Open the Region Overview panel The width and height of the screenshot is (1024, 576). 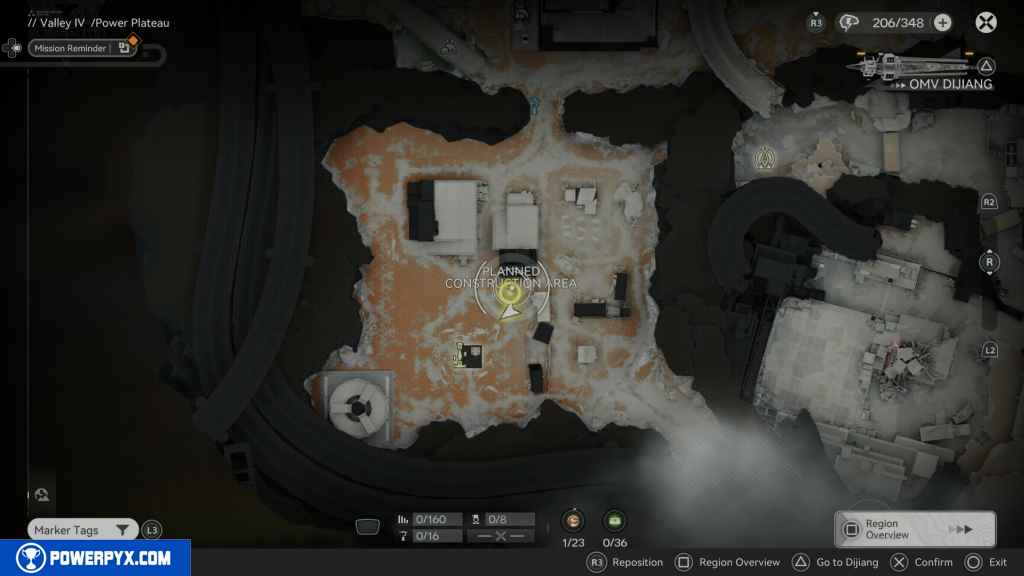click(x=914, y=529)
